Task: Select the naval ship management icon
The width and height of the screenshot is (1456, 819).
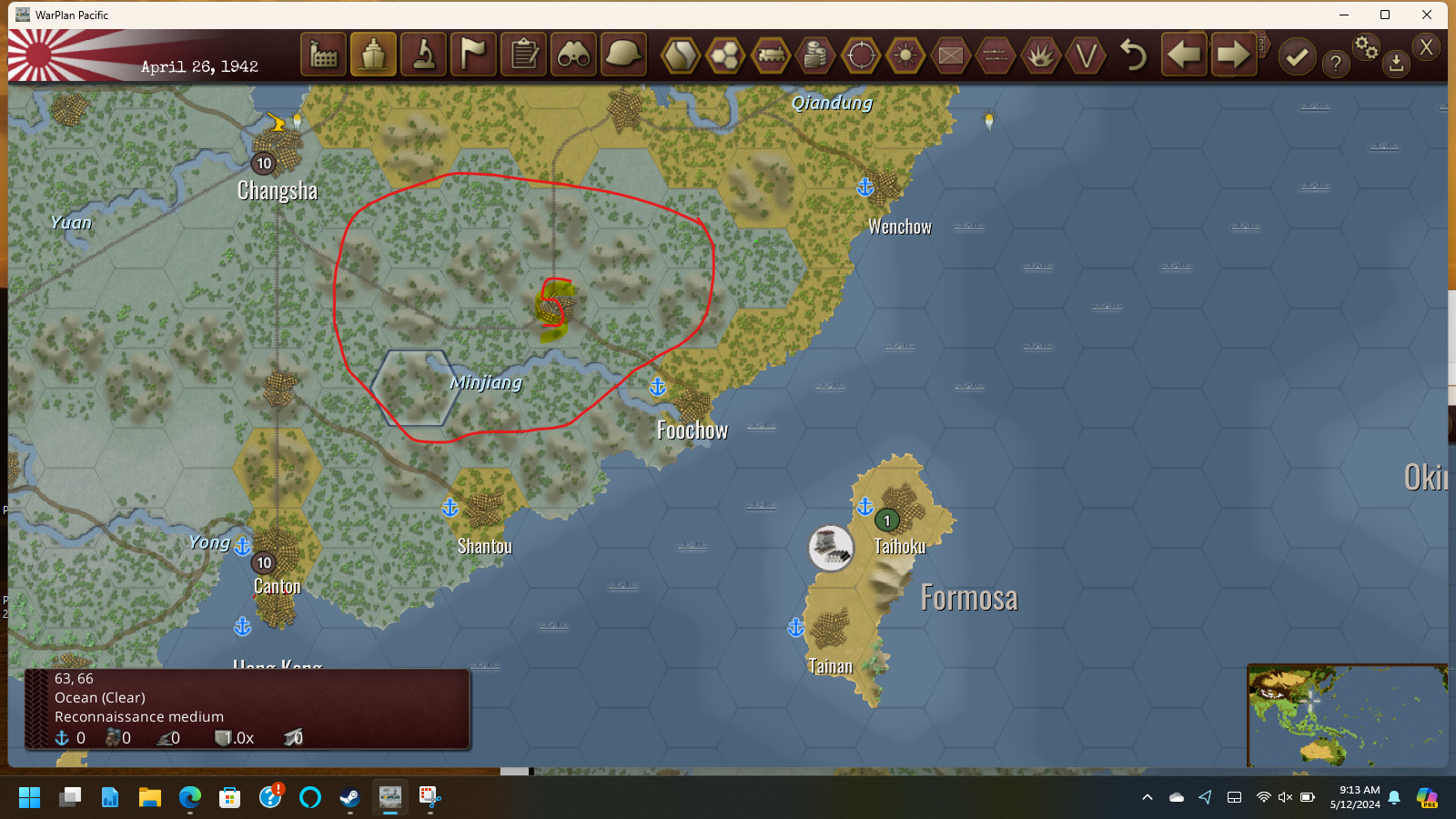Action: [373, 55]
